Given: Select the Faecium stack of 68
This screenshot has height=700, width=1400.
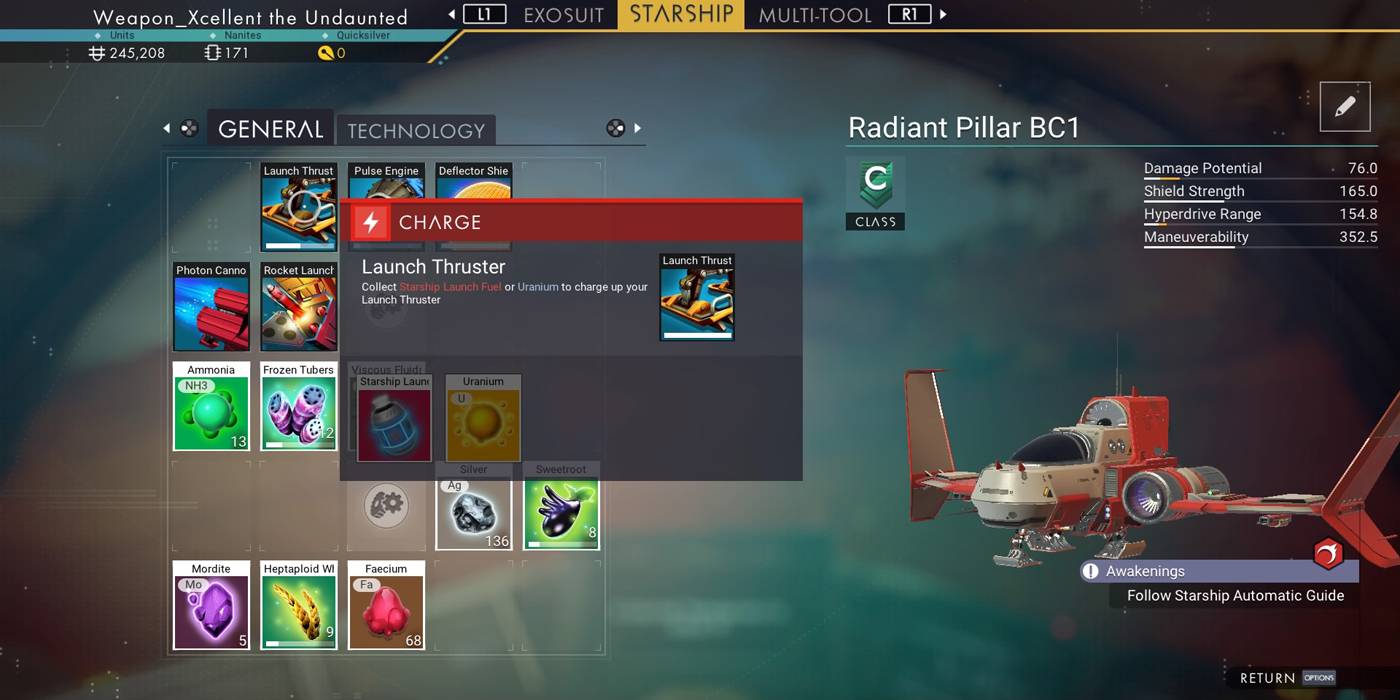Looking at the screenshot, I should pos(386,605).
